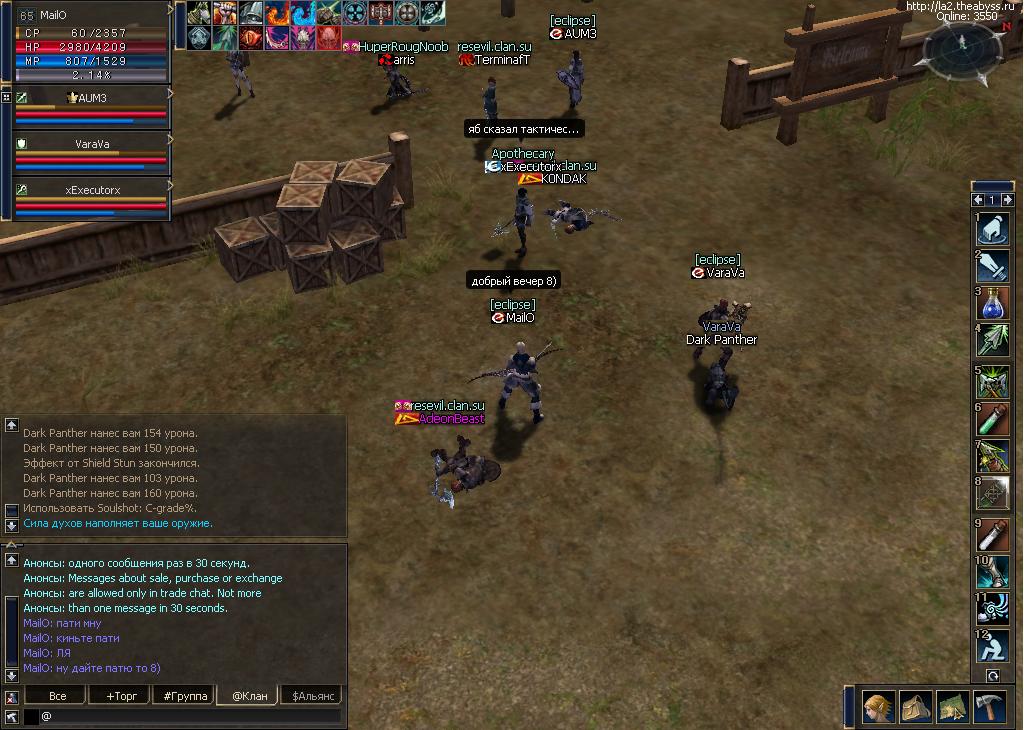
Task: Focus the chat message input field
Action: pyautogui.click(x=190, y=716)
